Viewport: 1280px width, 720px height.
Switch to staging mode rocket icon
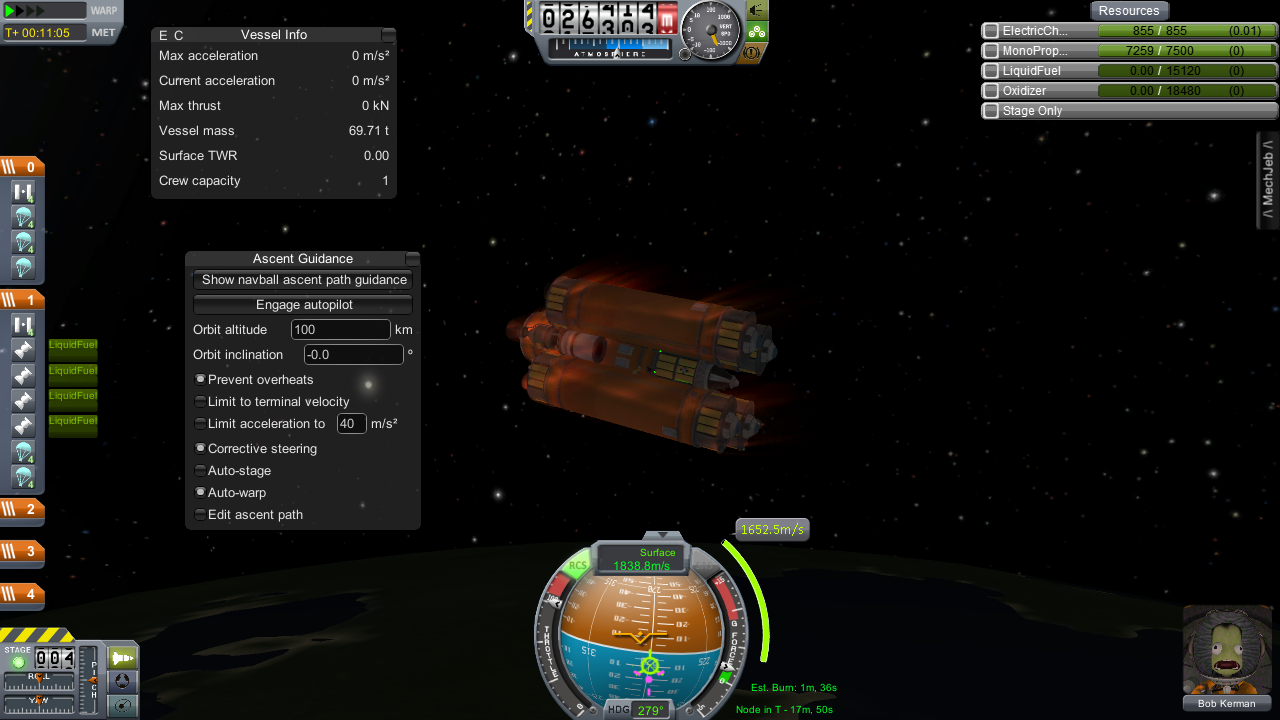pos(122,658)
